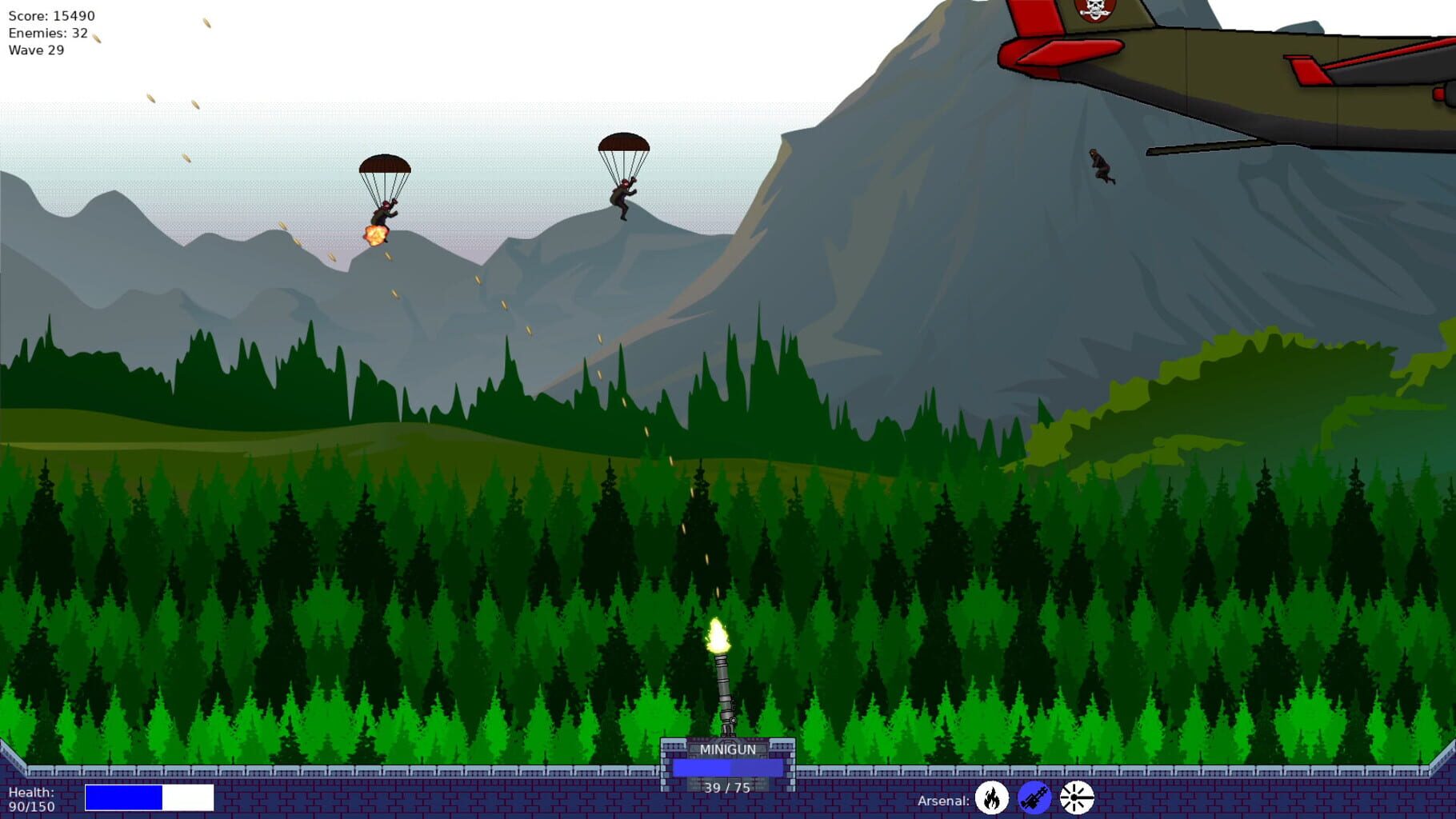Image resolution: width=1456 pixels, height=819 pixels.
Task: Click the minigun turret barrel
Action: click(724, 692)
